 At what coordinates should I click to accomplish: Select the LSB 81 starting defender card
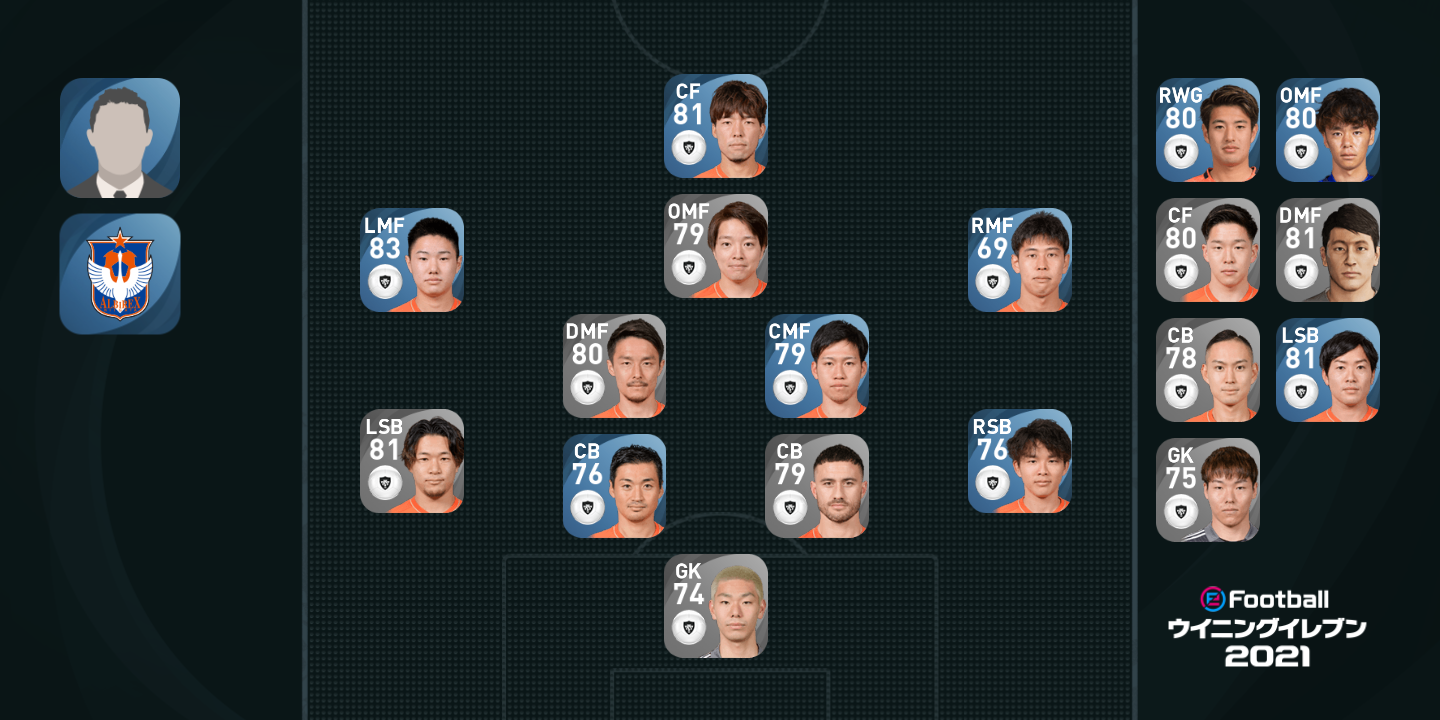[412, 461]
